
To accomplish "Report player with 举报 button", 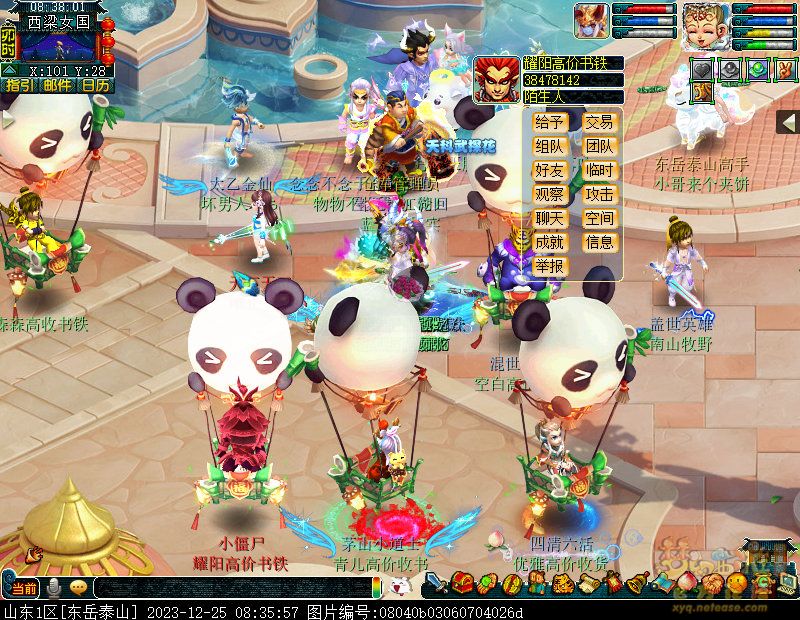I will coord(550,266).
